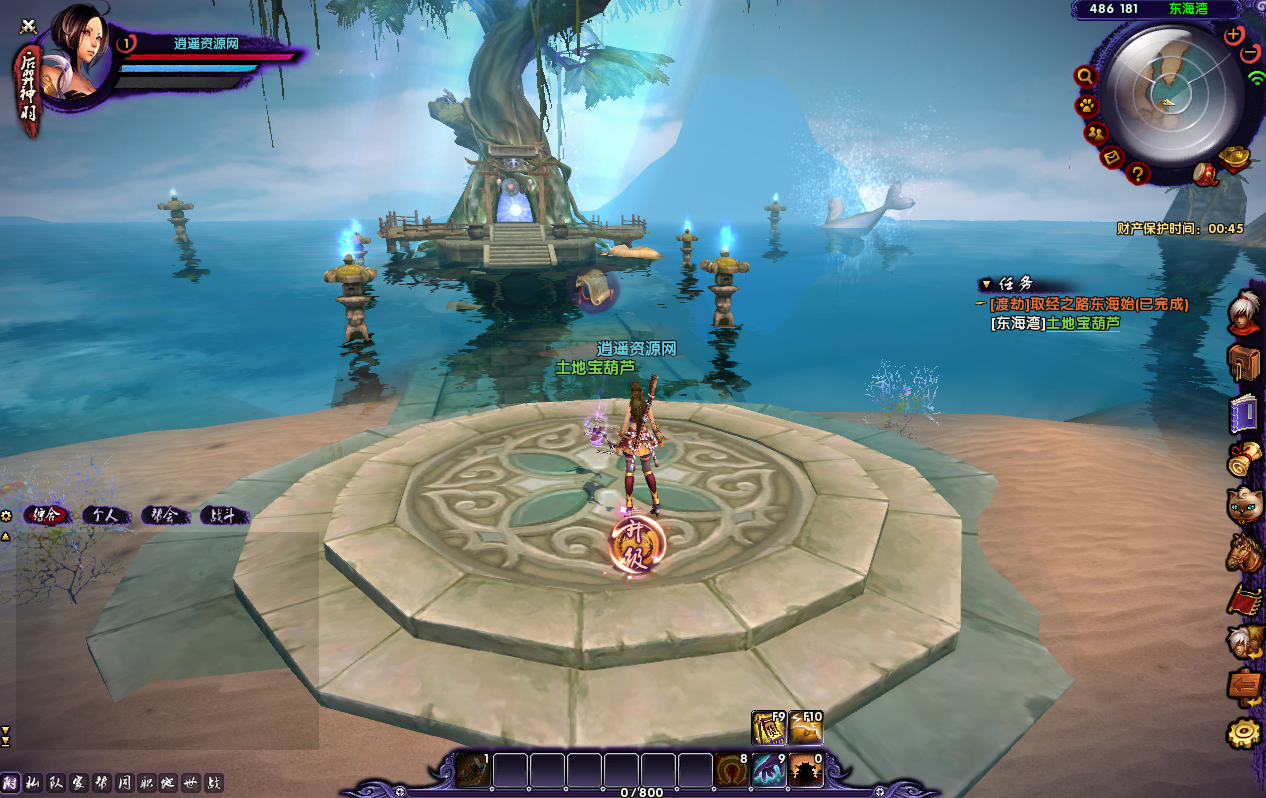Switch chat to the 个人 tab

[x=104, y=516]
